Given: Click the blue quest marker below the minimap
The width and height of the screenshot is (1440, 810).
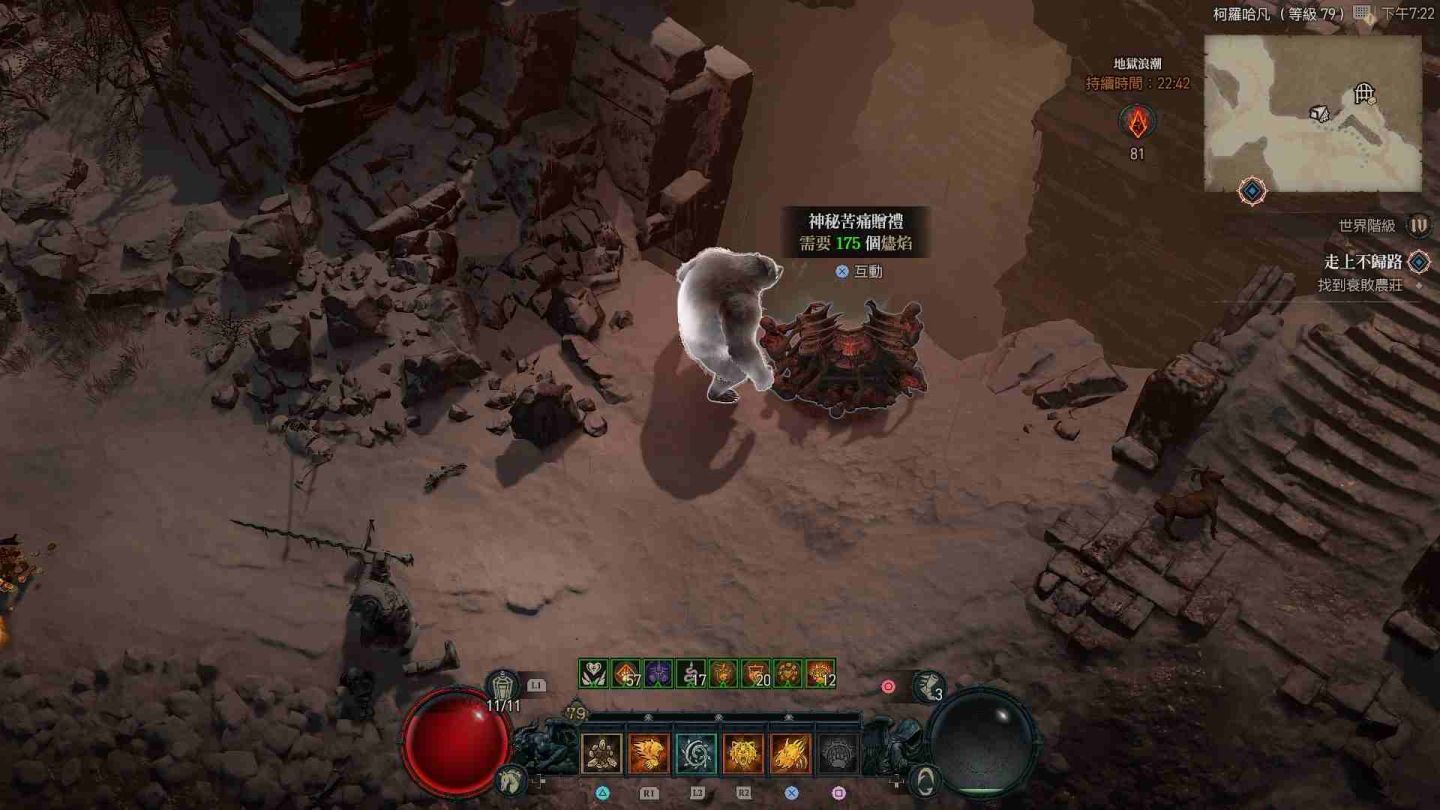Looking at the screenshot, I should [x=1252, y=190].
